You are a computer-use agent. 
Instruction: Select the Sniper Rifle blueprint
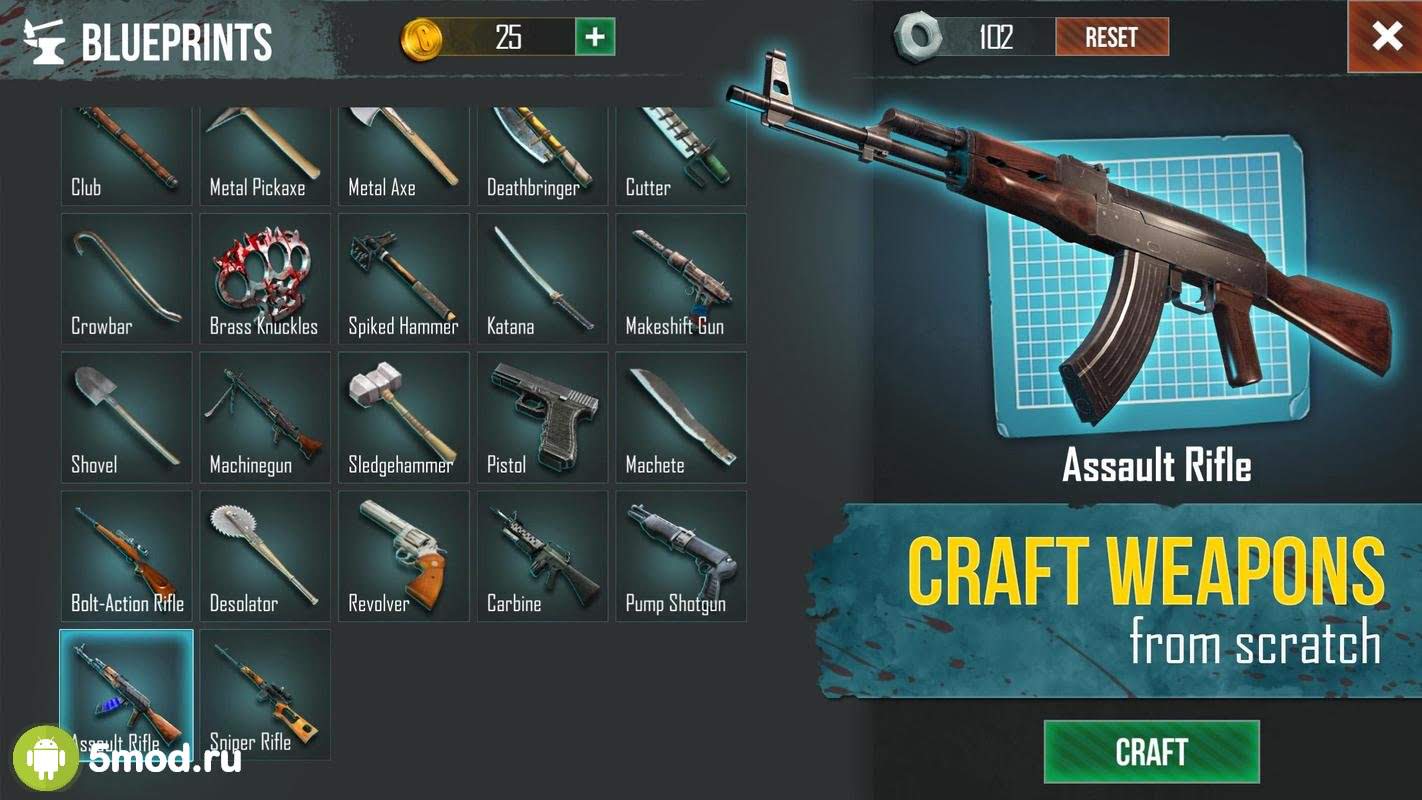[265, 694]
